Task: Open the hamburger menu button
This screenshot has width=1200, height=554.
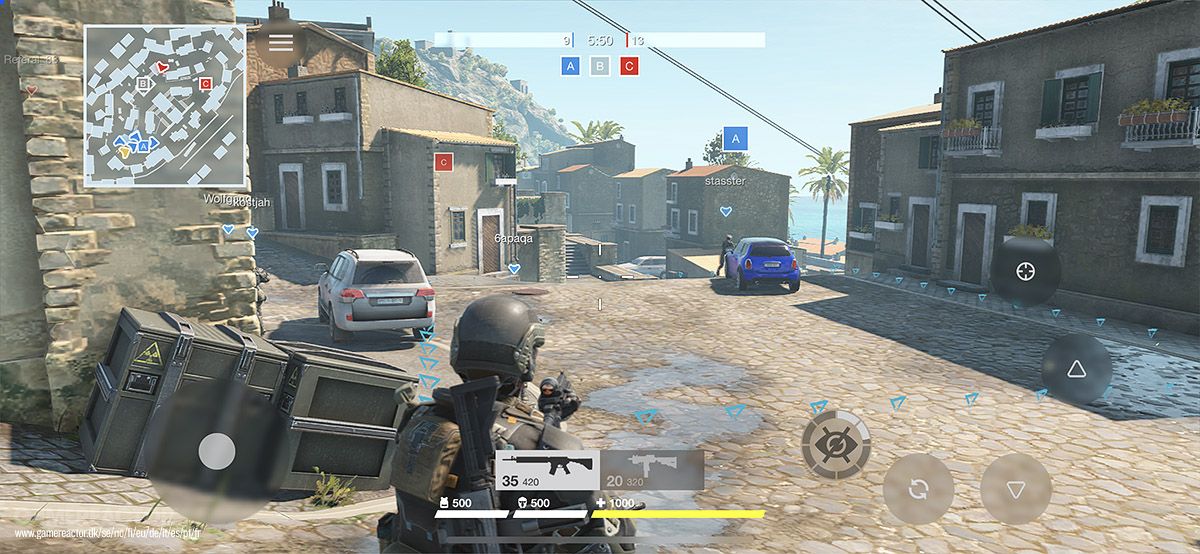Action: click(281, 42)
